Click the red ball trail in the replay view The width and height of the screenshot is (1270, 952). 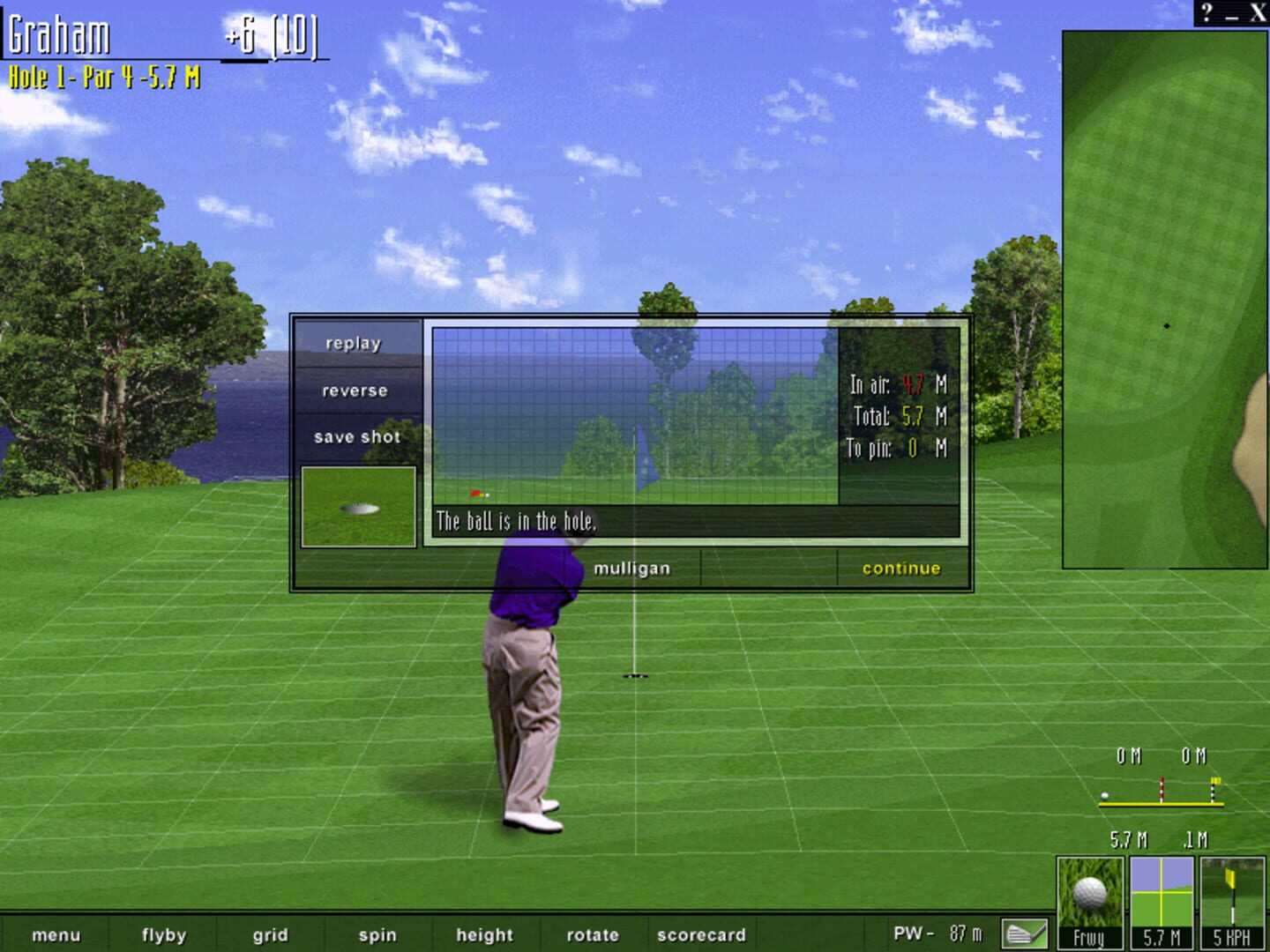coord(477,493)
